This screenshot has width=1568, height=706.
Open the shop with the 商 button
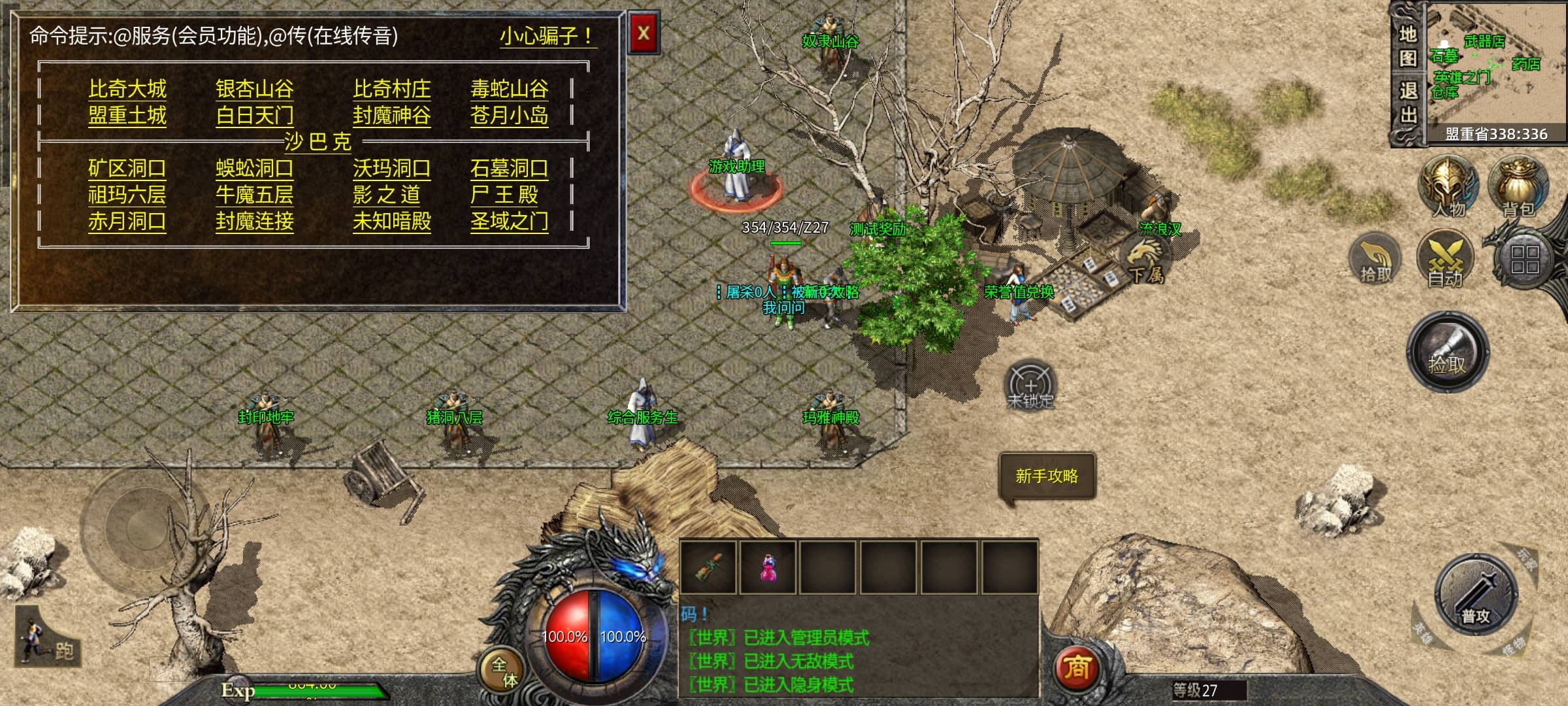coord(1077,667)
